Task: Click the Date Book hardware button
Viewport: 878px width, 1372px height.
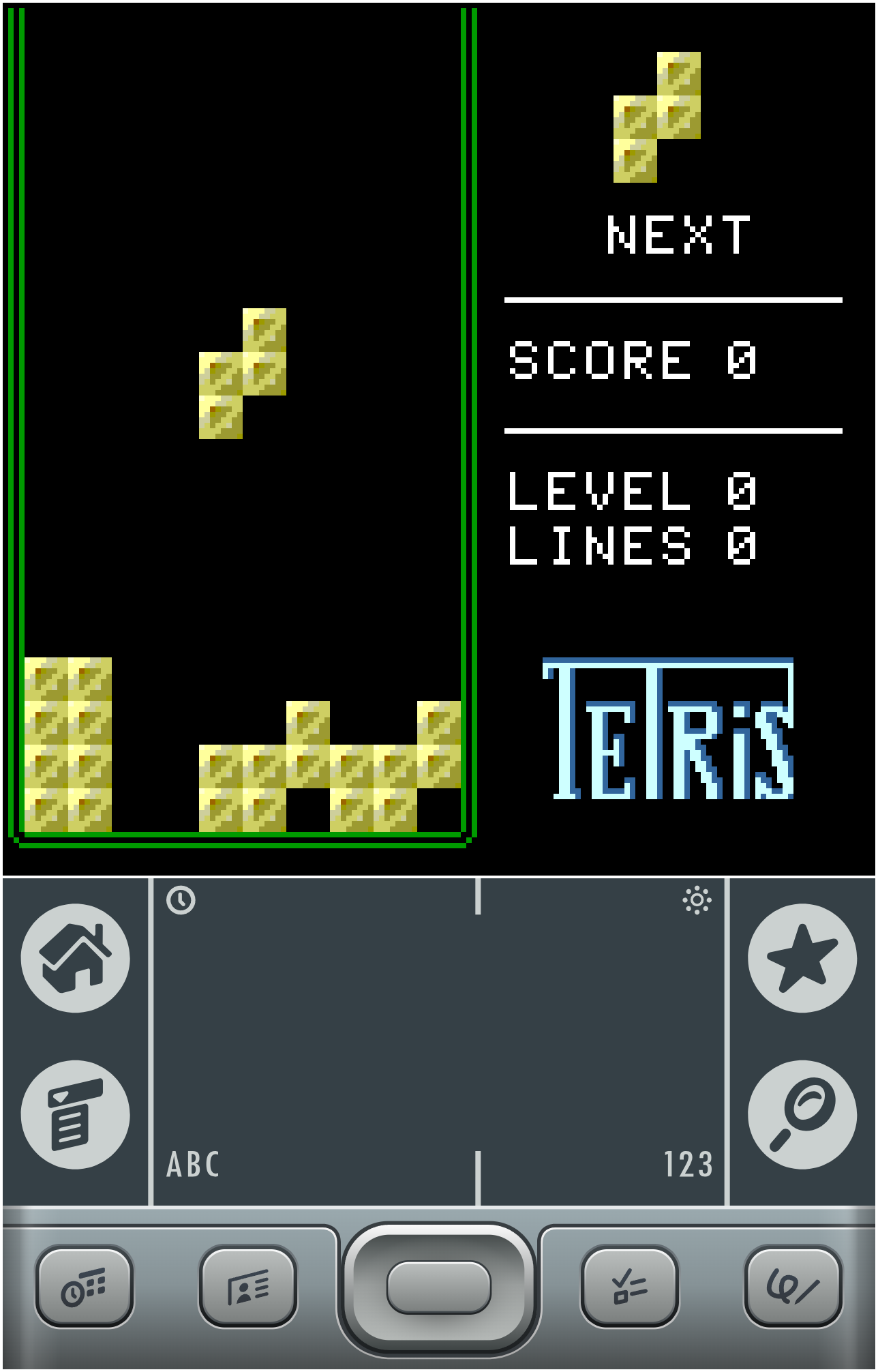Action: click(x=85, y=1286)
